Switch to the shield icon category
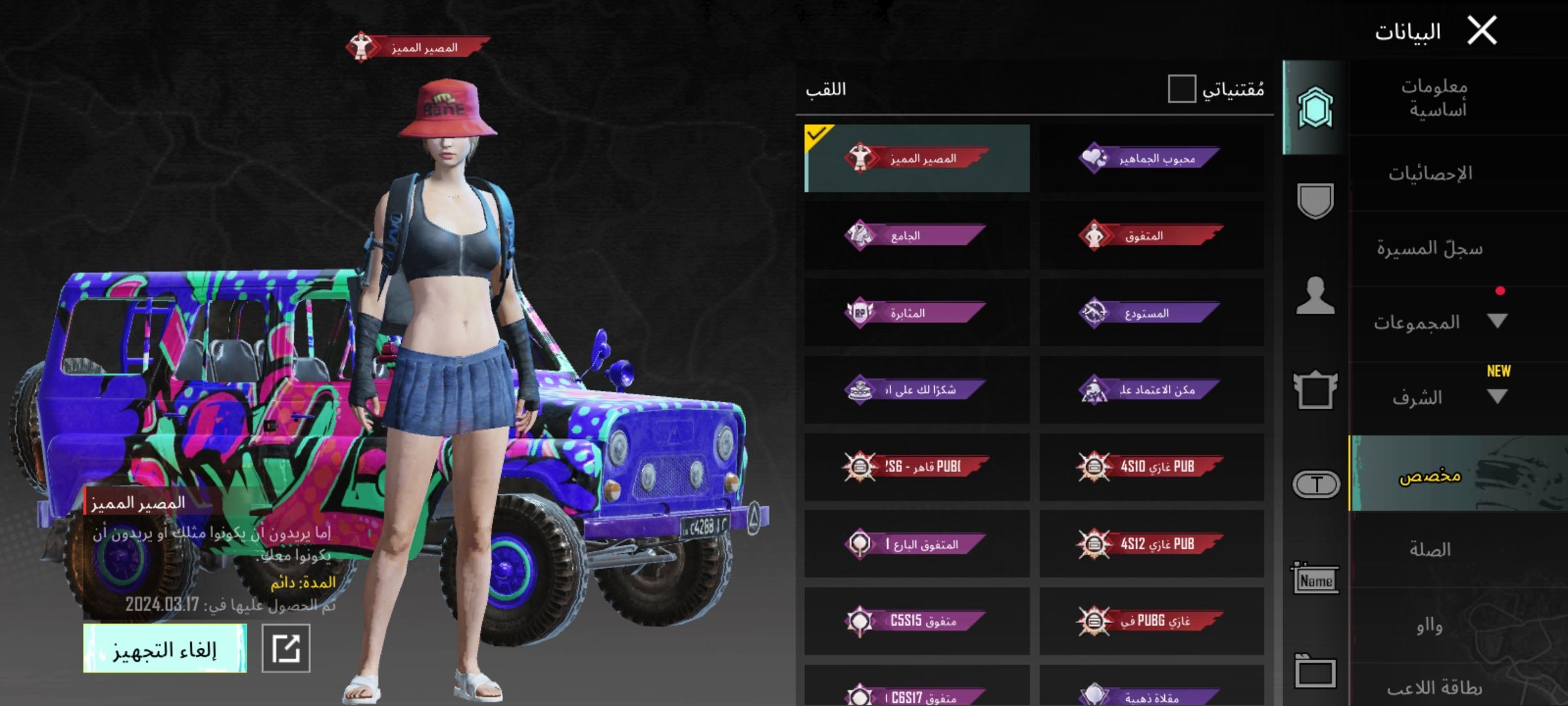Viewport: 1568px width, 706px height. click(x=1315, y=201)
